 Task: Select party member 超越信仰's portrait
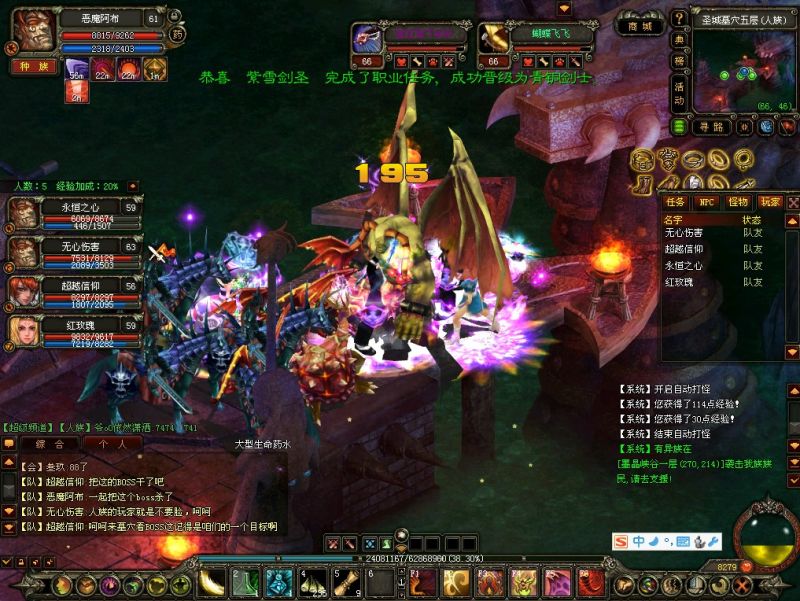tap(24, 291)
